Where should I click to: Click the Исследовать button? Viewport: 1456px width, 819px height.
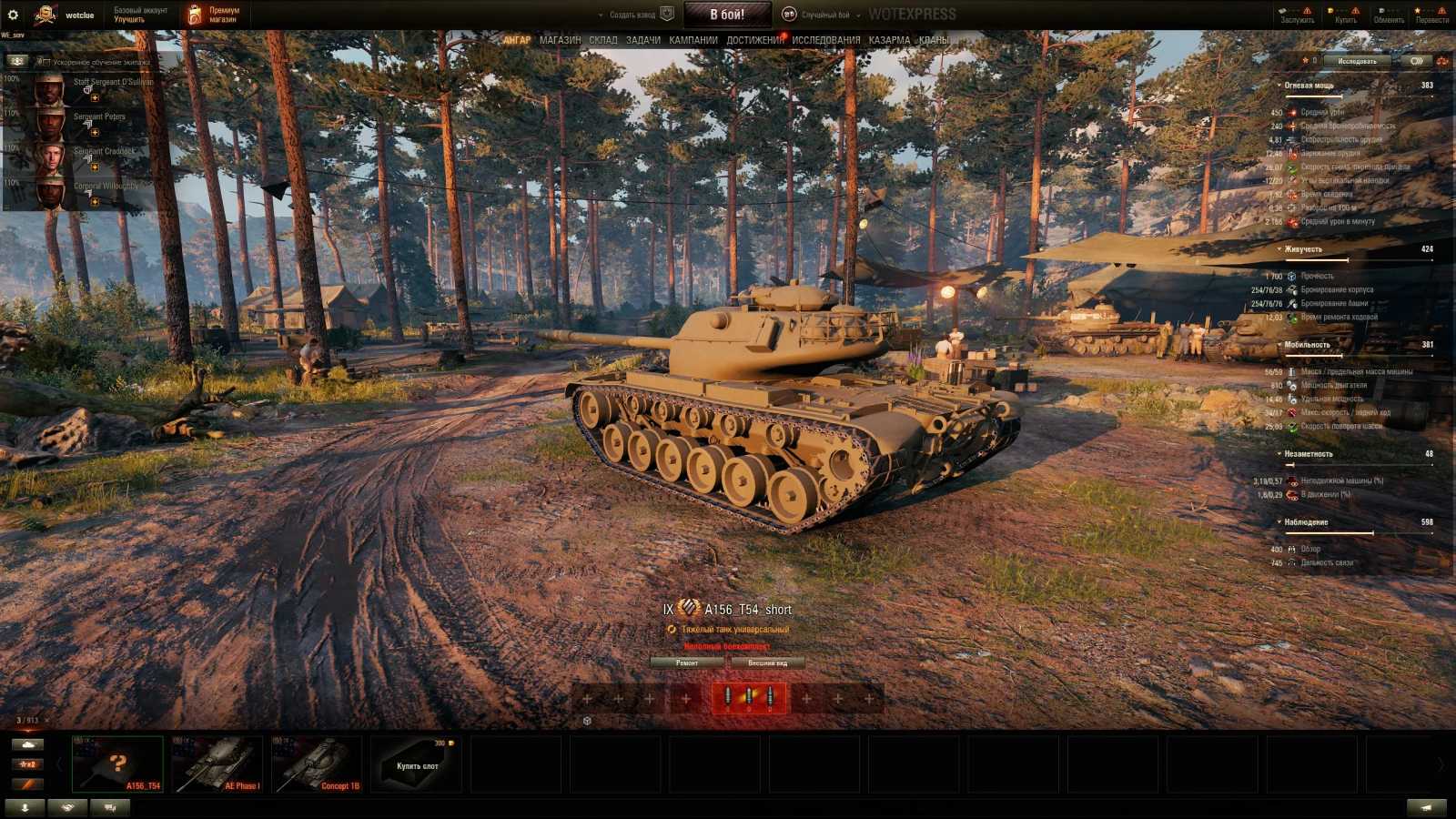[1356, 61]
